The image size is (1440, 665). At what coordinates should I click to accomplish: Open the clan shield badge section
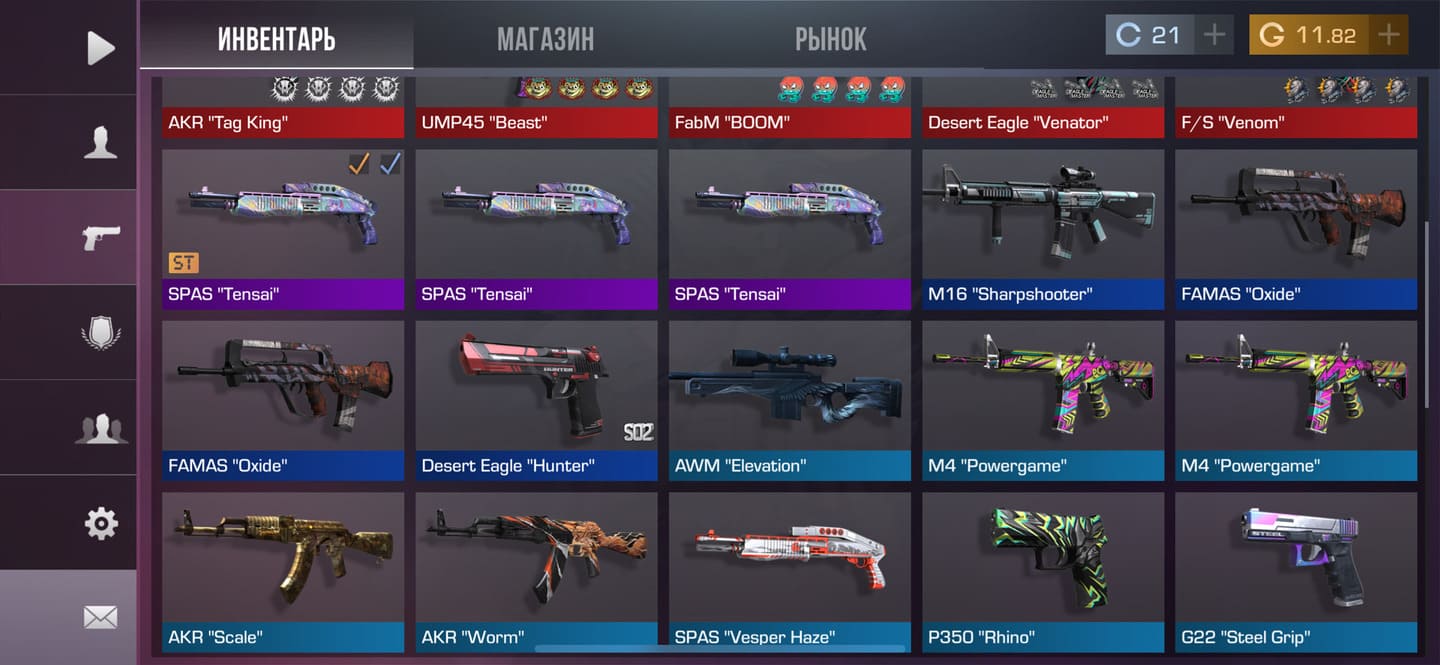(100, 332)
